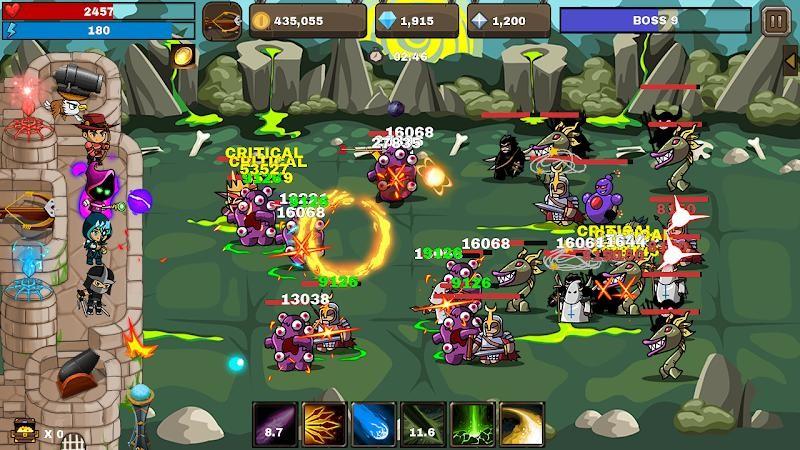Open the treasure chest counter icon
The height and width of the screenshot is (450, 800).
(22, 432)
